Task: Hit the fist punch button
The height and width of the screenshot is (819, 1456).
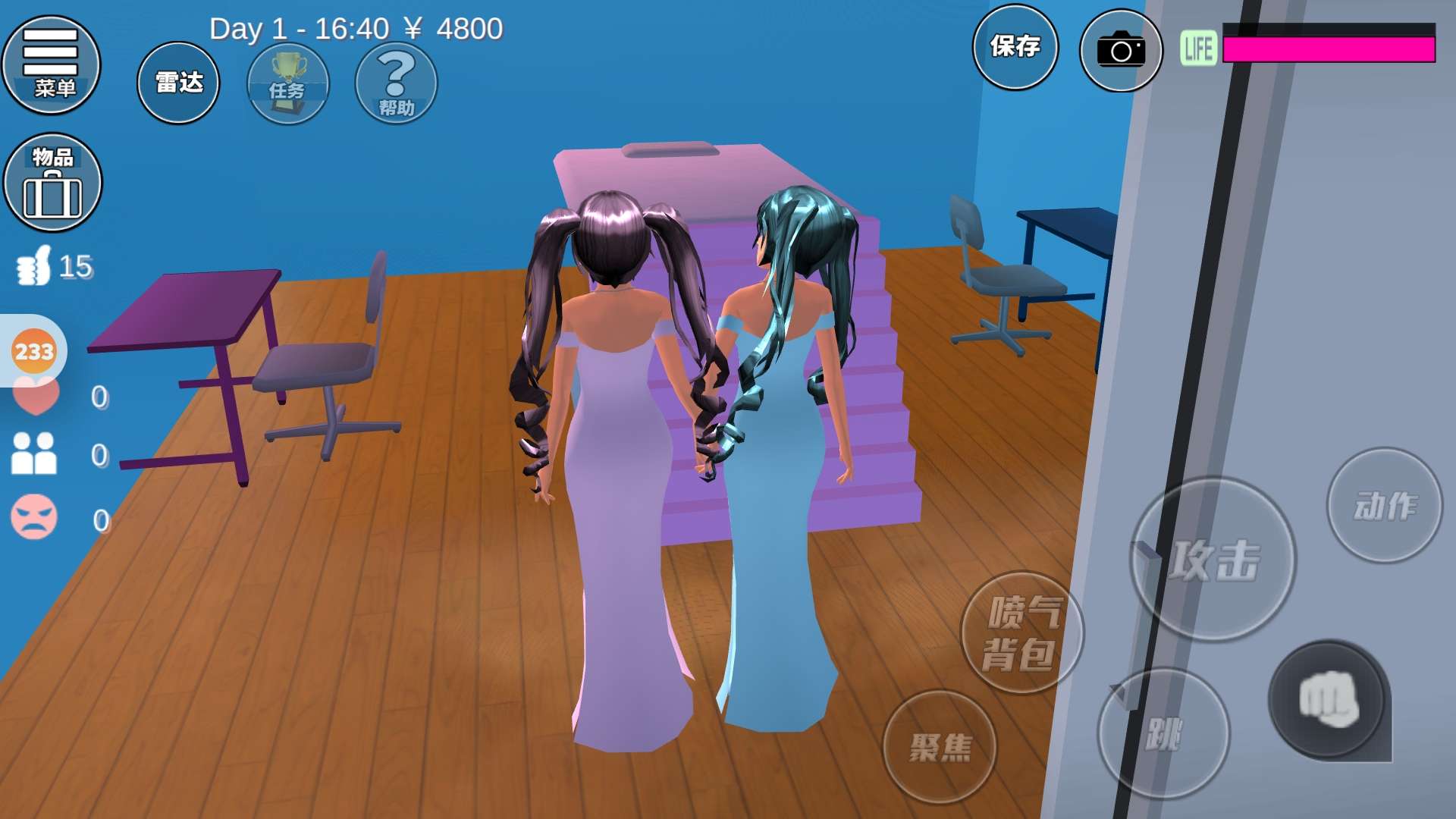Action: [x=1329, y=699]
